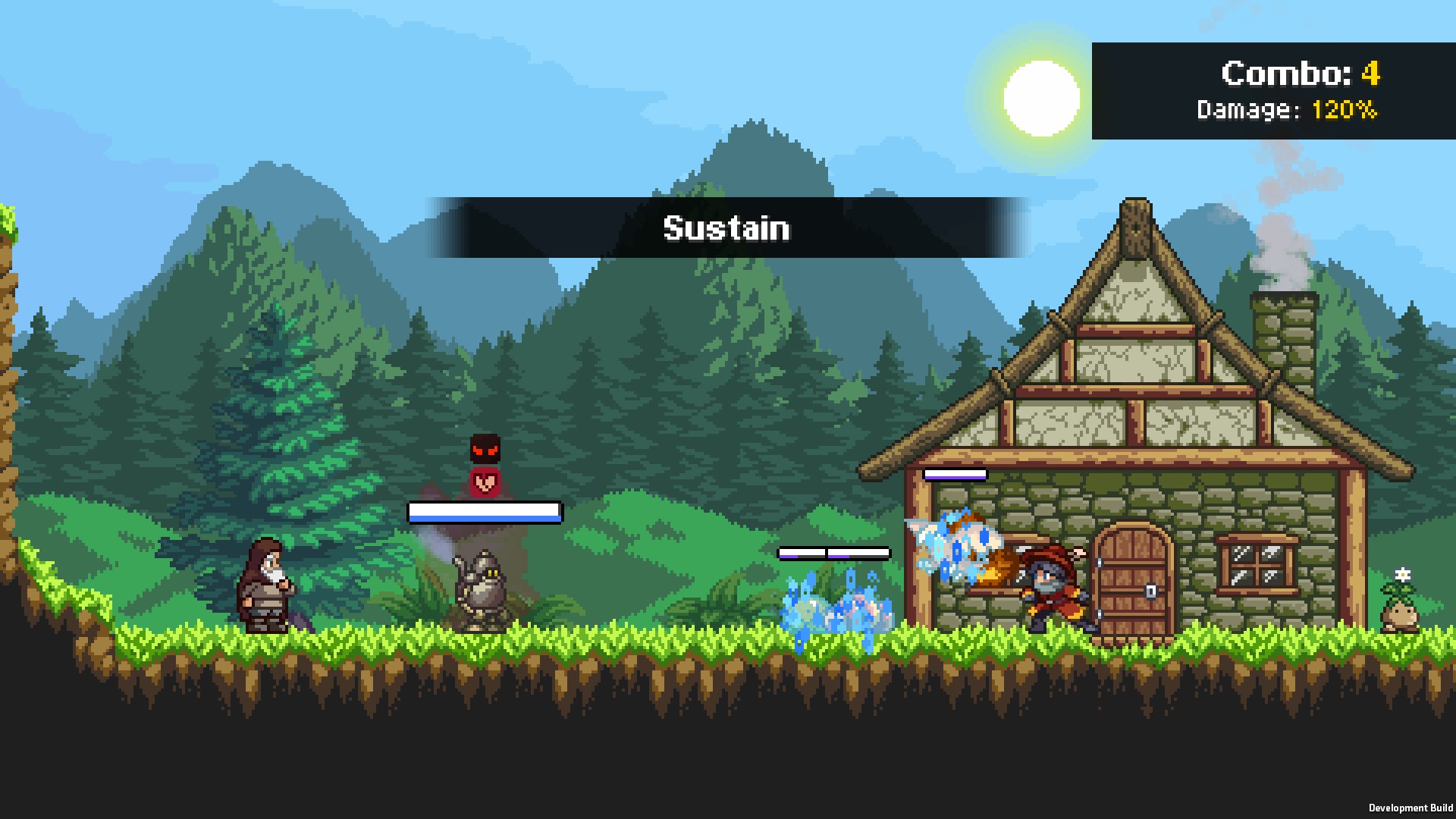
Task: Click the white flower above the sprout's head
Action: click(x=1403, y=574)
